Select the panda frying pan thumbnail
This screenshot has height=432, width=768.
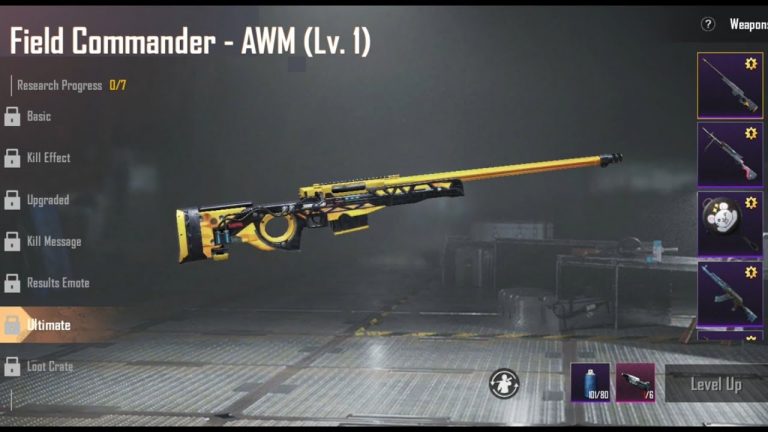(729, 222)
